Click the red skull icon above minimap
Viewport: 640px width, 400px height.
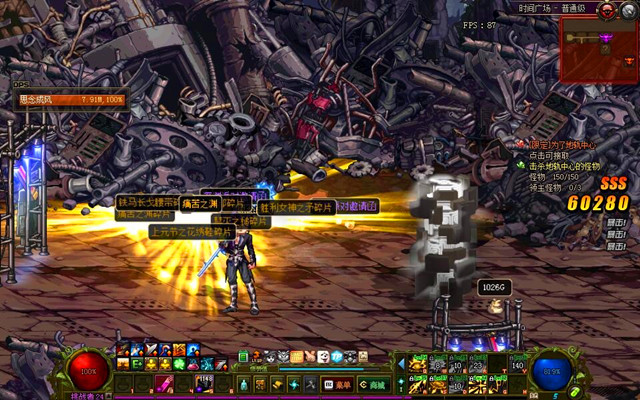[x=606, y=9]
